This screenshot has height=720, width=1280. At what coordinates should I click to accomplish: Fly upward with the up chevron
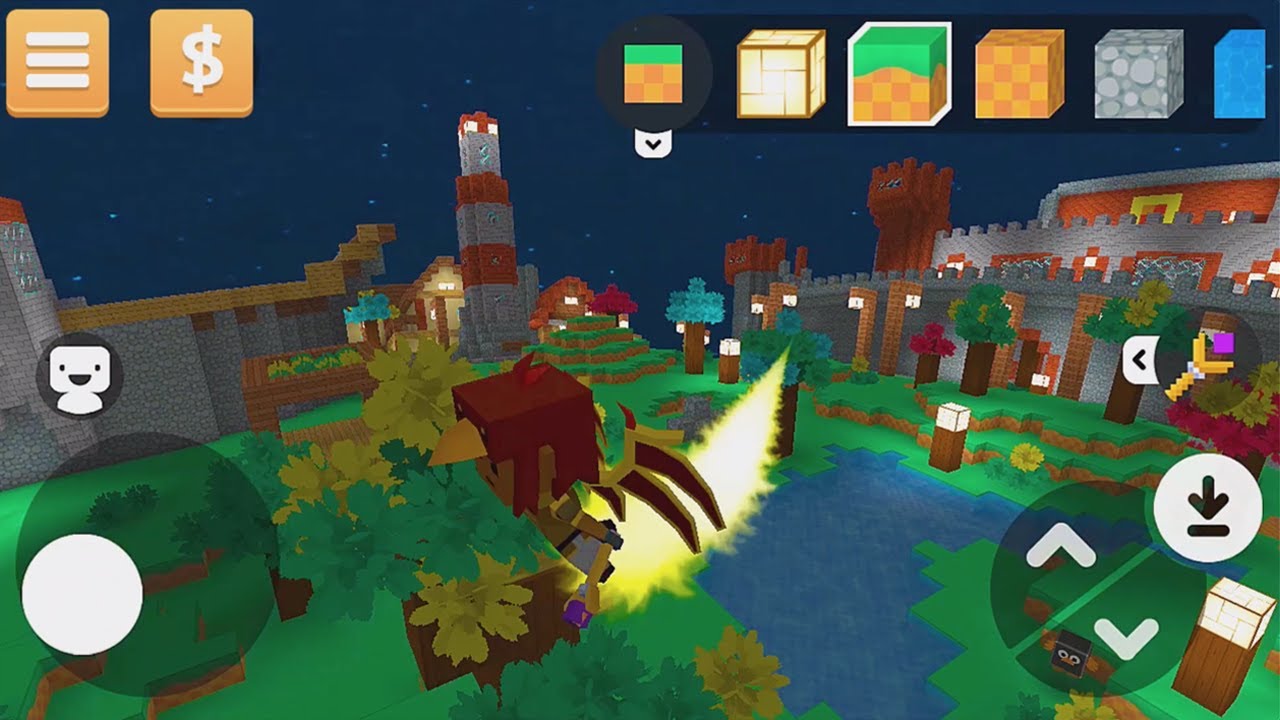[x=1060, y=546]
